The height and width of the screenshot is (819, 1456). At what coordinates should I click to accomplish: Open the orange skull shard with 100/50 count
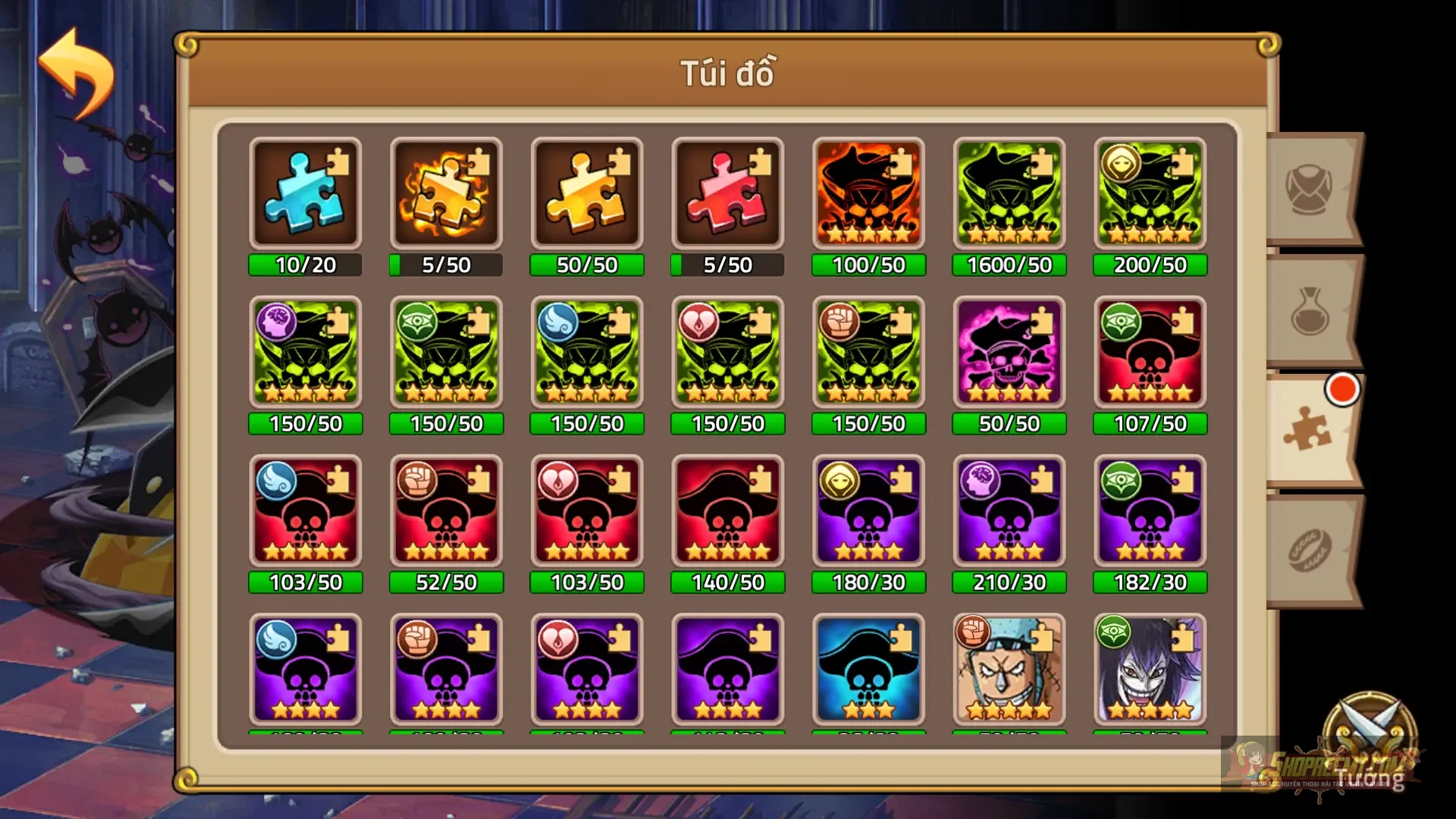[x=868, y=194]
